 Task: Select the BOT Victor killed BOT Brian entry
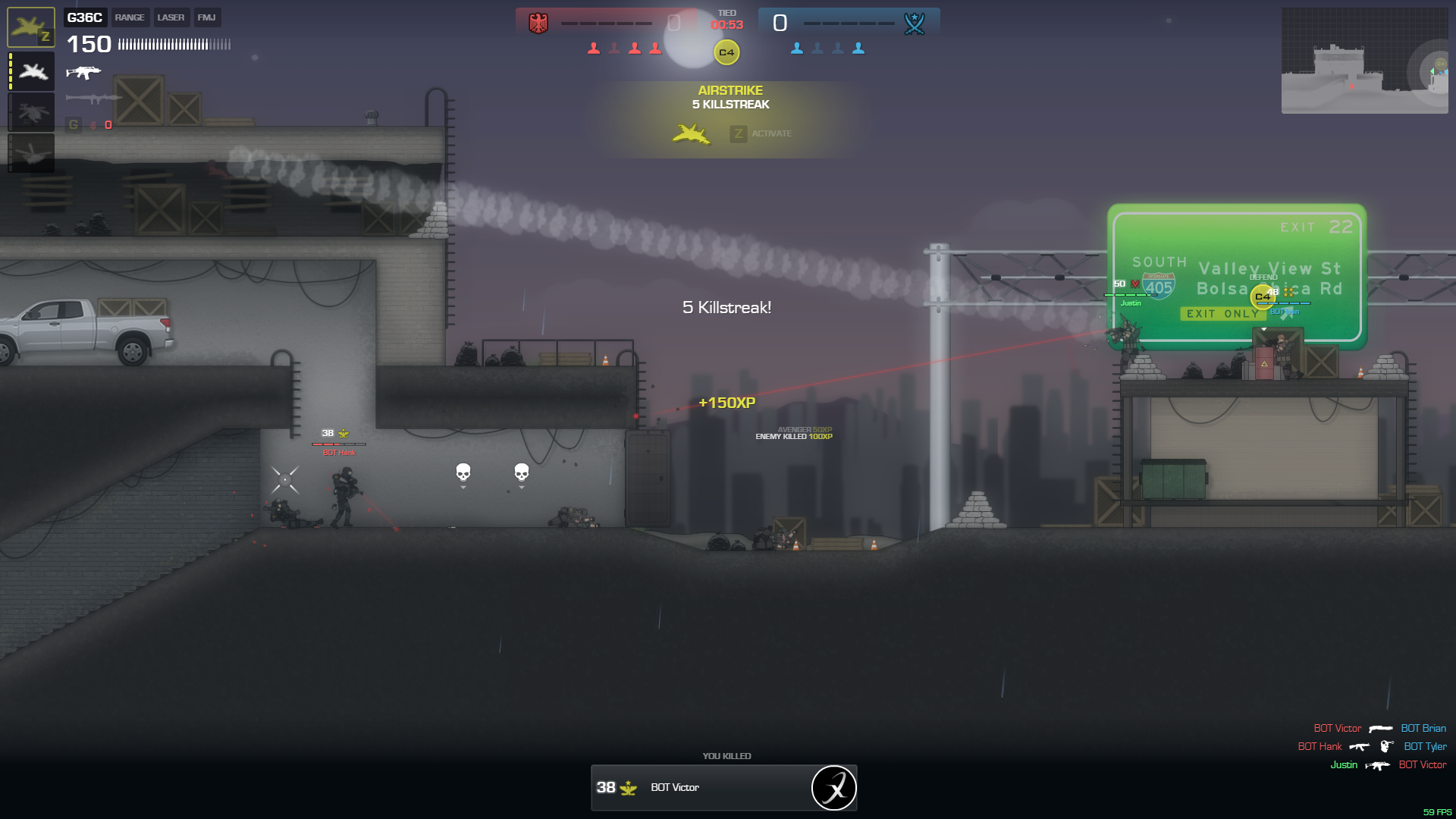tap(1379, 729)
